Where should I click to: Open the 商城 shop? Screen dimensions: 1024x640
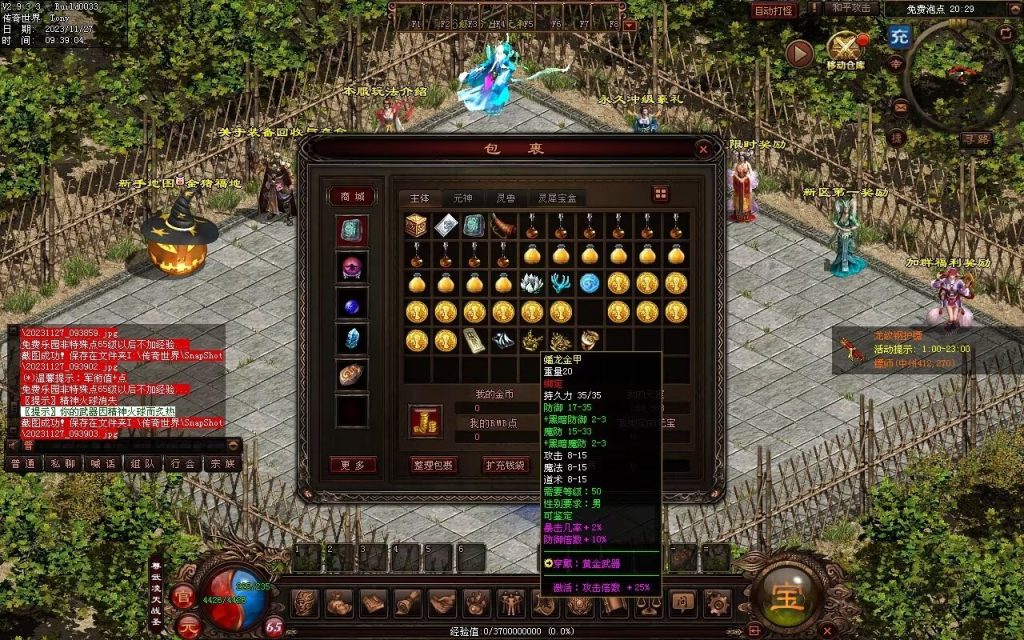[x=352, y=196]
